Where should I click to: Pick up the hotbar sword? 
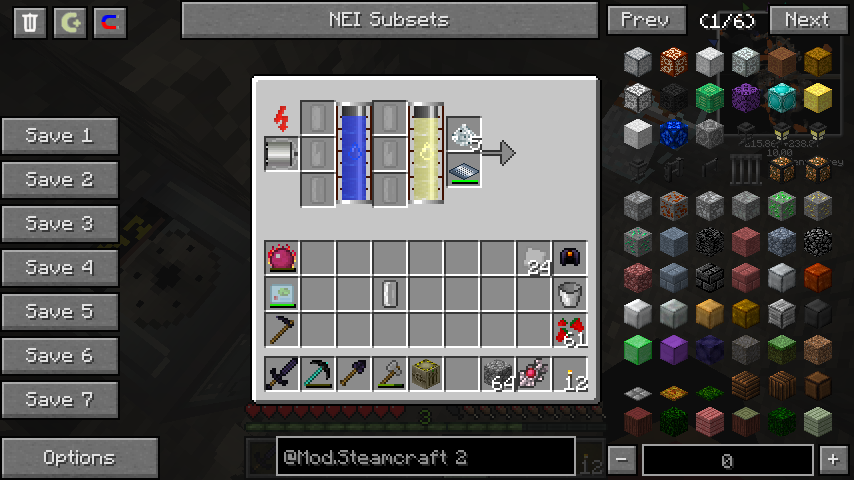click(282, 374)
